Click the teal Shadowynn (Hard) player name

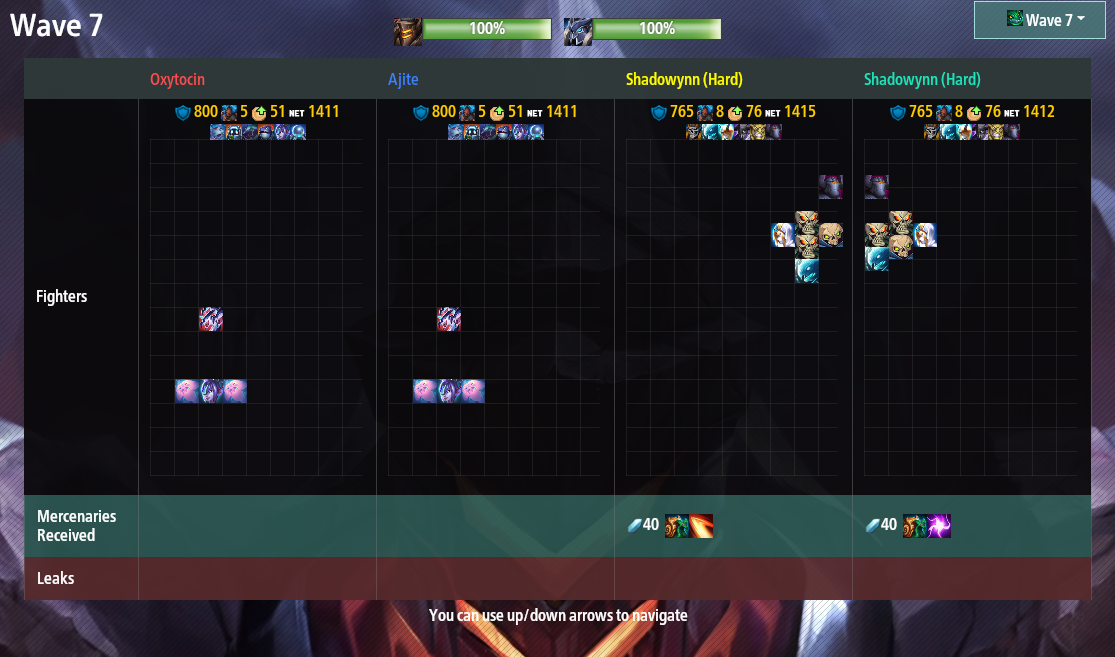(922, 79)
